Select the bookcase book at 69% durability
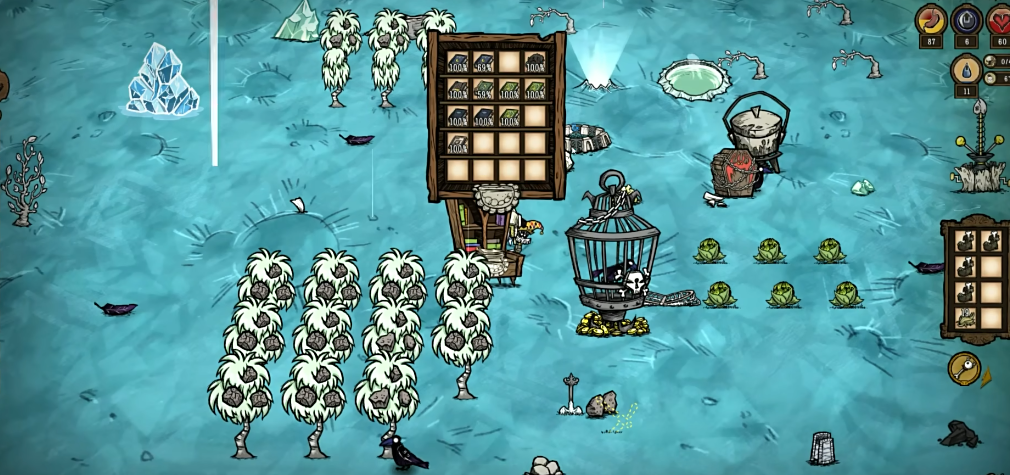Viewport: 1010px width, 475px height. [x=484, y=62]
